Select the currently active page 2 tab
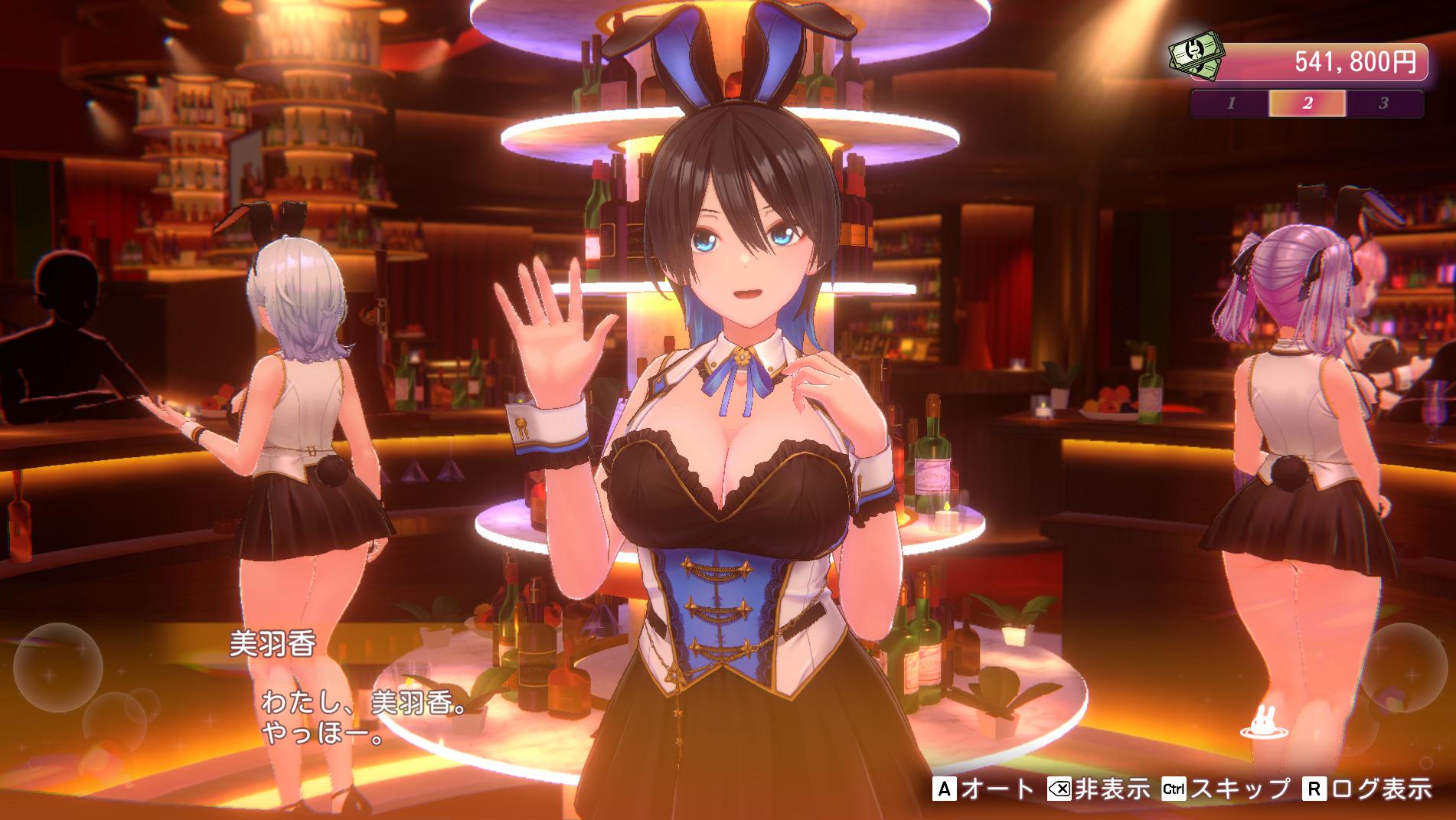 [x=1307, y=105]
